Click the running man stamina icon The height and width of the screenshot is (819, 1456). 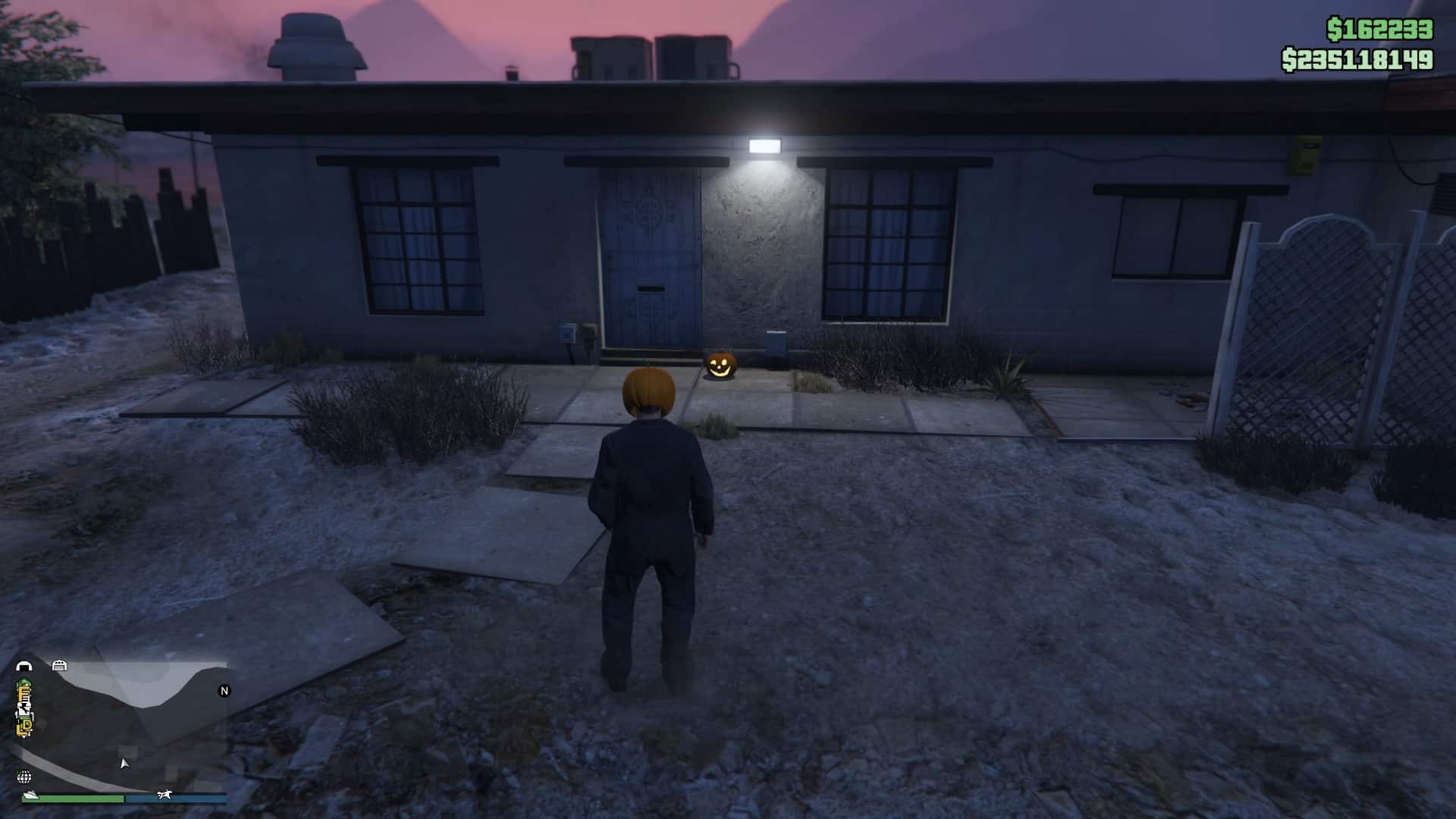pos(165,795)
